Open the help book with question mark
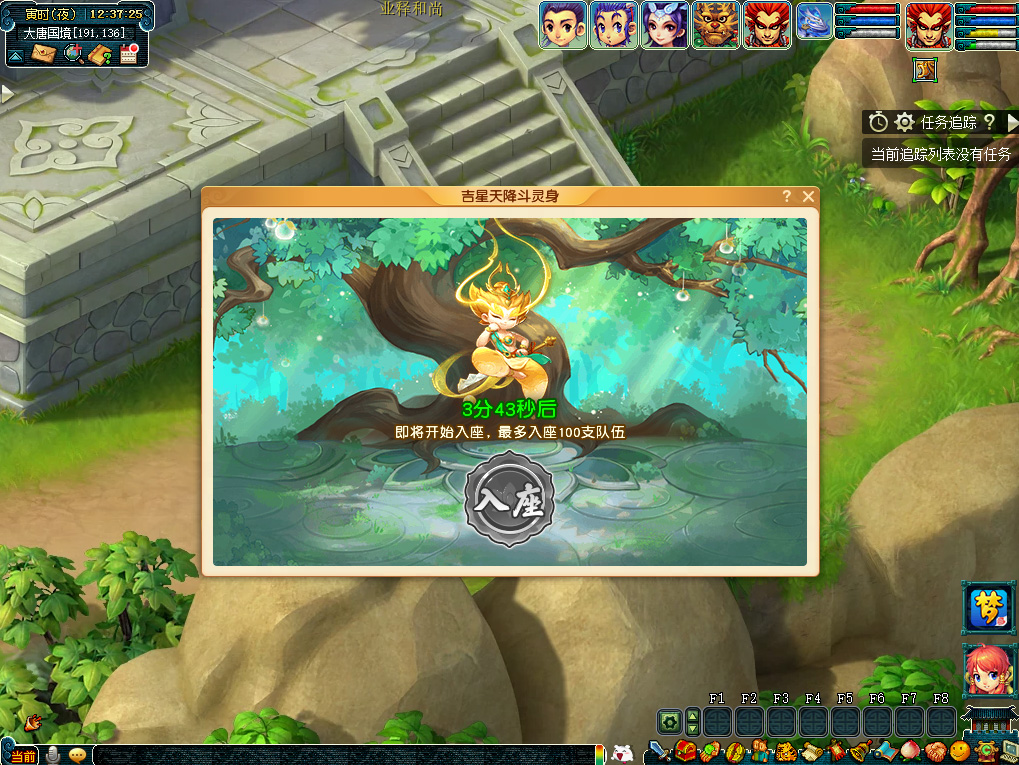 coord(100,54)
